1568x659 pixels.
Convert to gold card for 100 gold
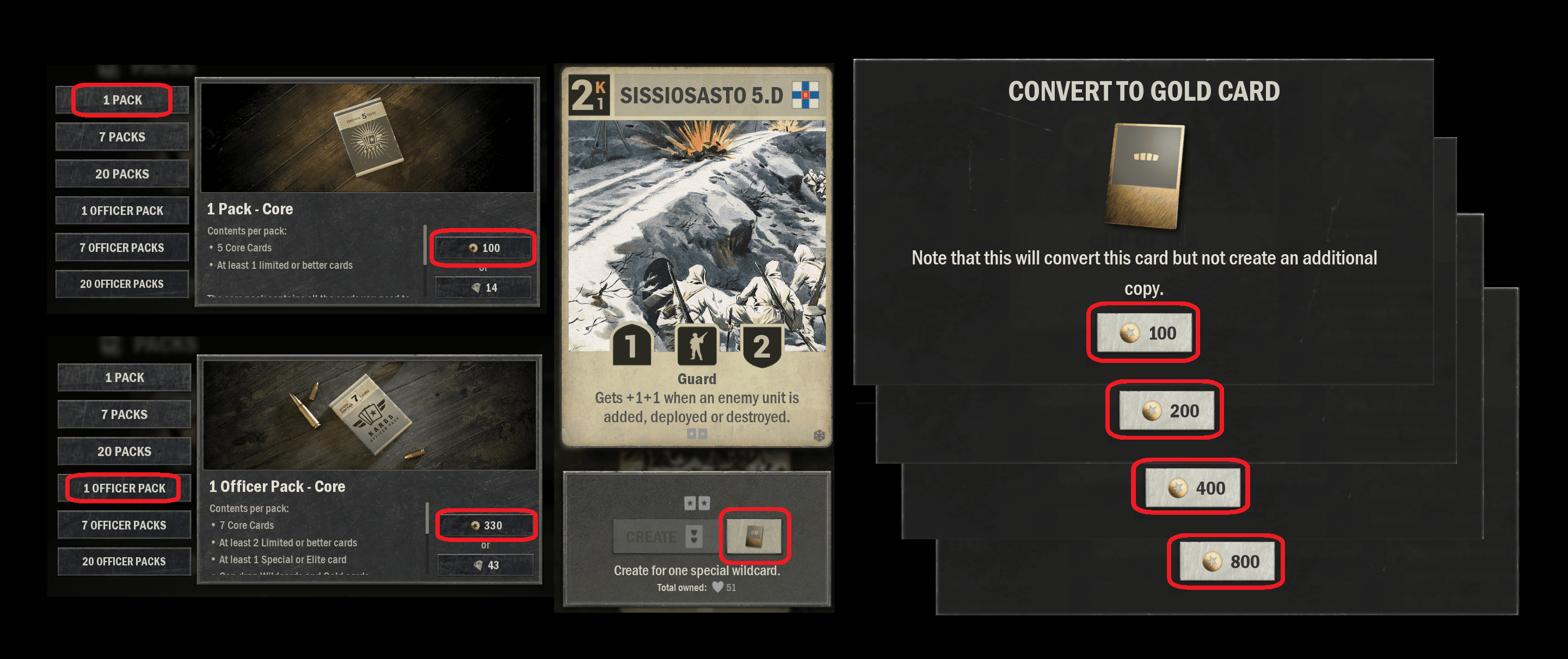coord(1143,333)
